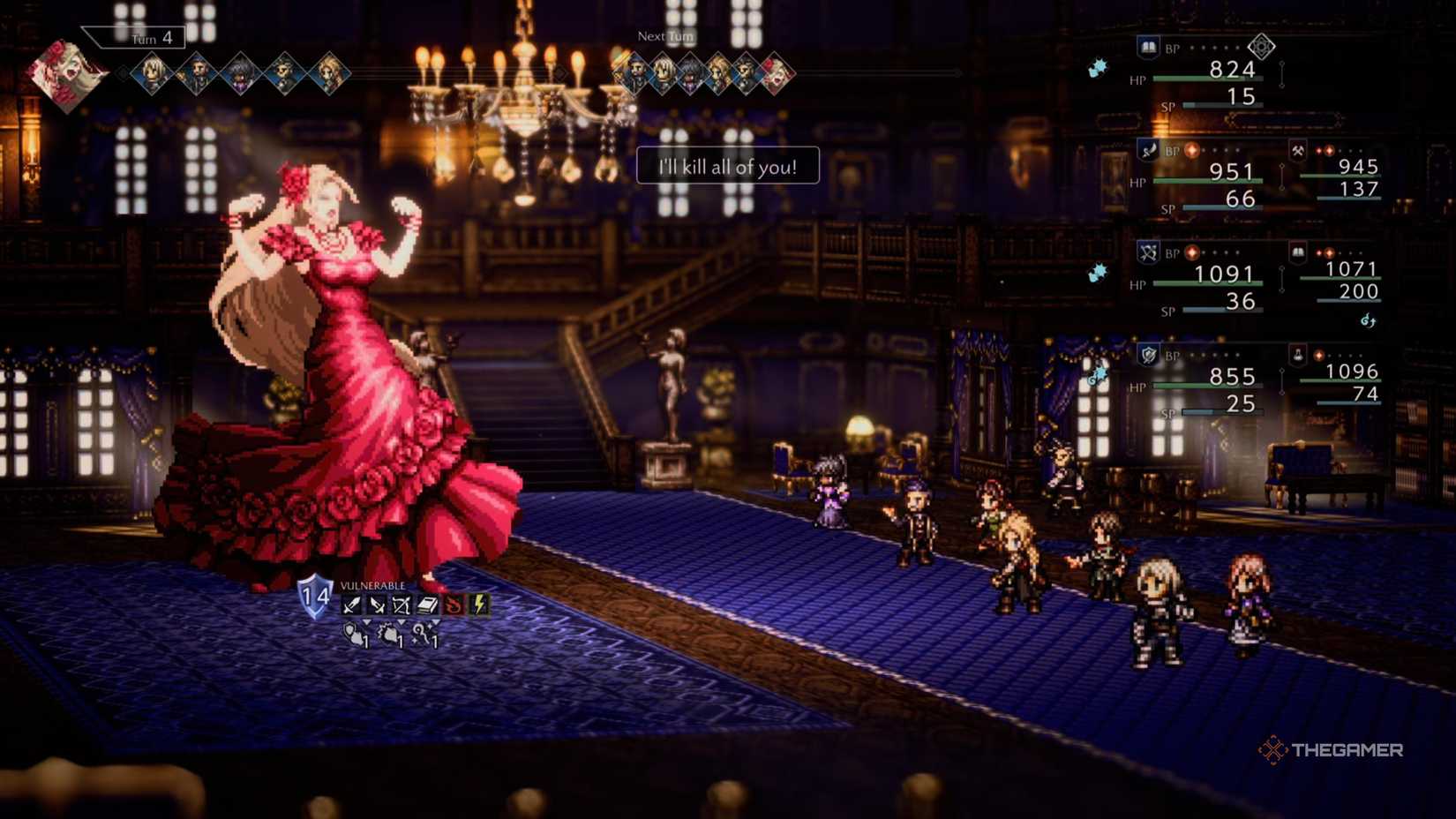This screenshot has width=1456, height=819.
Task: Click the shield job icon next to 855 HP
Action: click(1145, 353)
